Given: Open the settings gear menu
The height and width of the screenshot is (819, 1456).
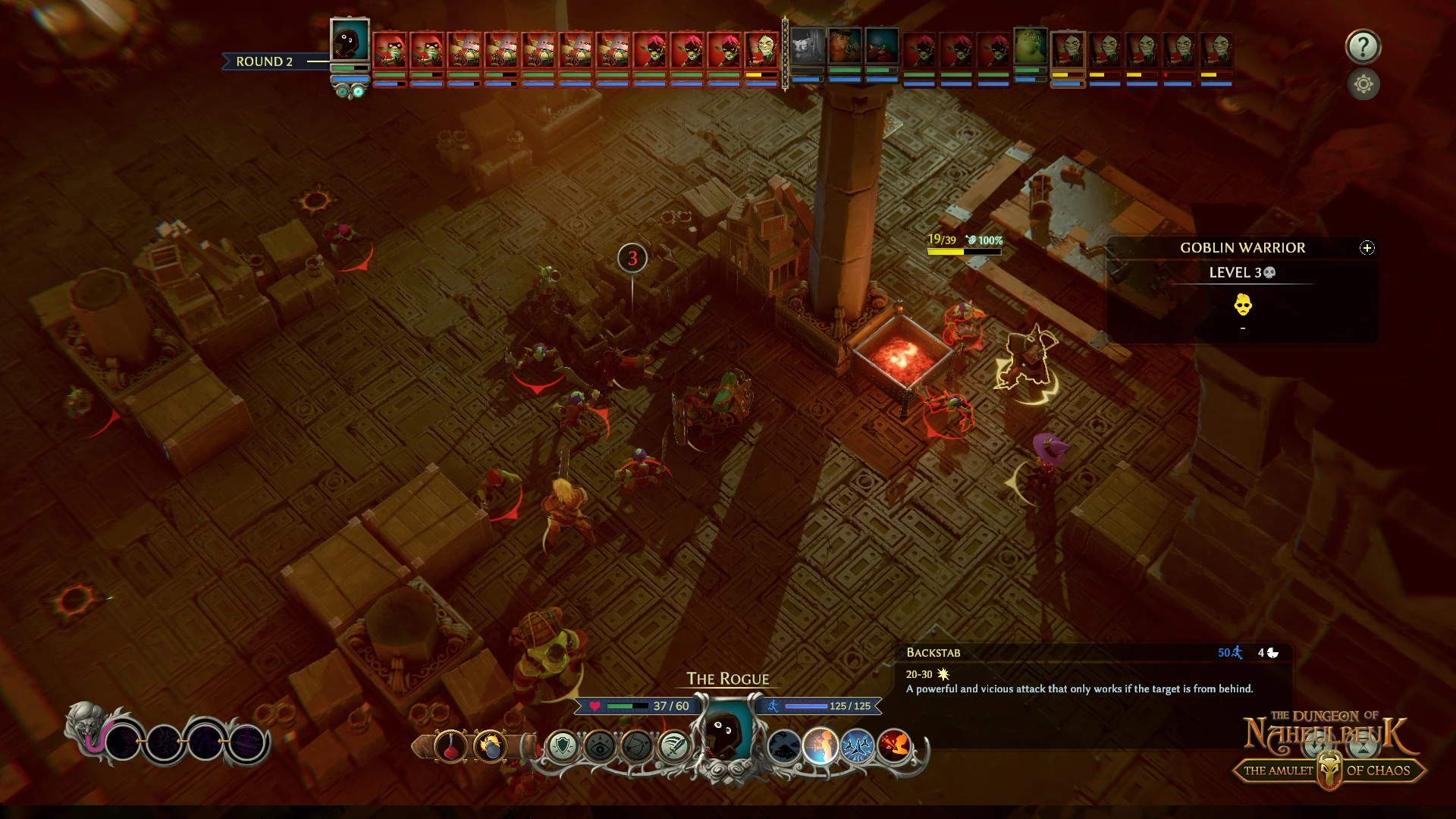Looking at the screenshot, I should pos(1363,84).
